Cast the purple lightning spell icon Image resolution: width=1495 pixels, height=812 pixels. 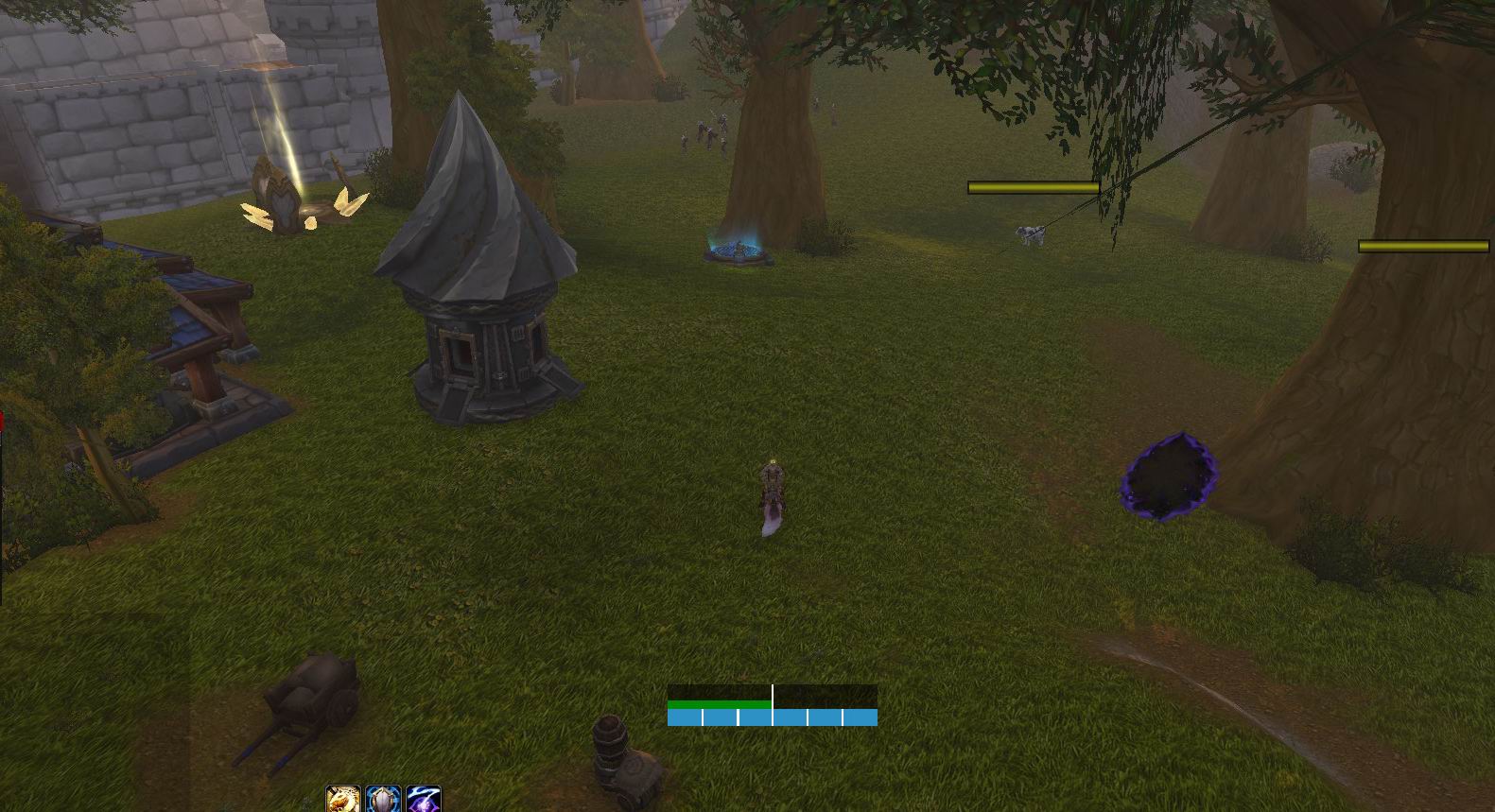(423, 800)
